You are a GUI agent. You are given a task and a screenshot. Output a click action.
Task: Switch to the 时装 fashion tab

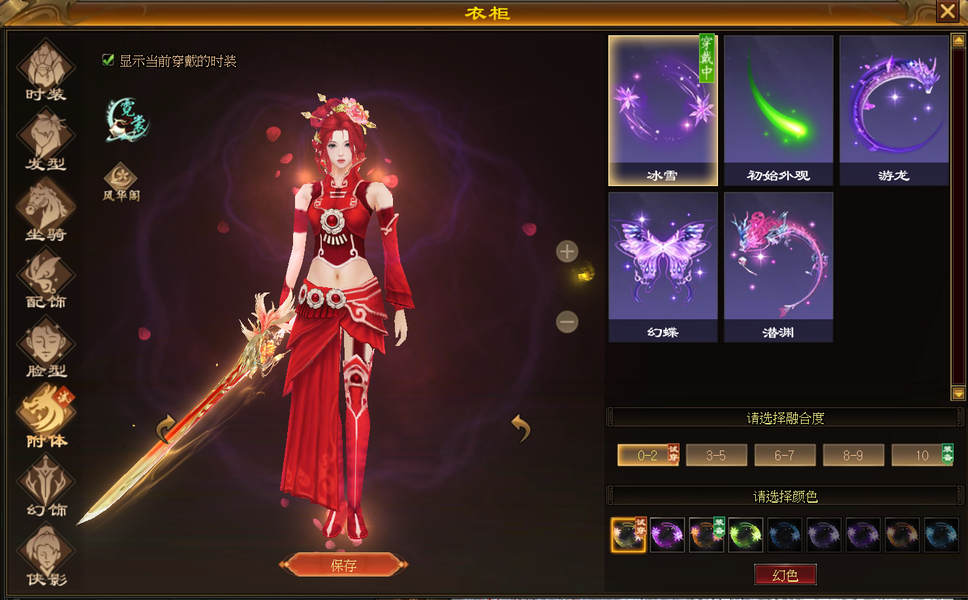tap(45, 70)
